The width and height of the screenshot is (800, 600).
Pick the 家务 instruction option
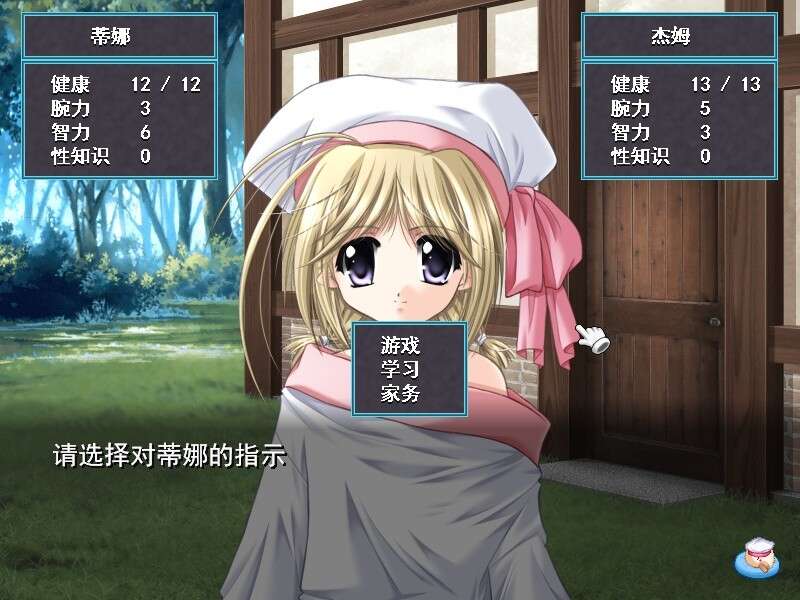click(x=400, y=393)
